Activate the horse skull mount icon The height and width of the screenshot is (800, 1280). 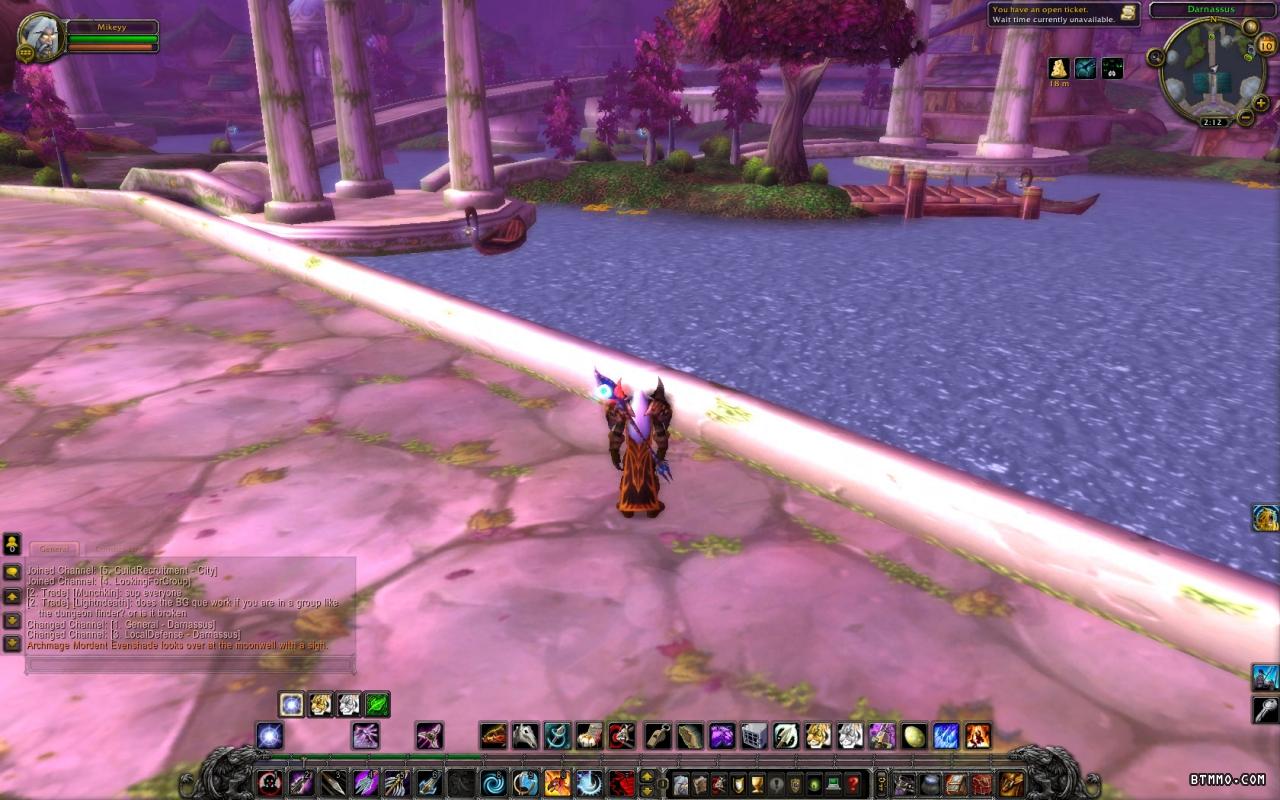pyautogui.click(x=526, y=737)
